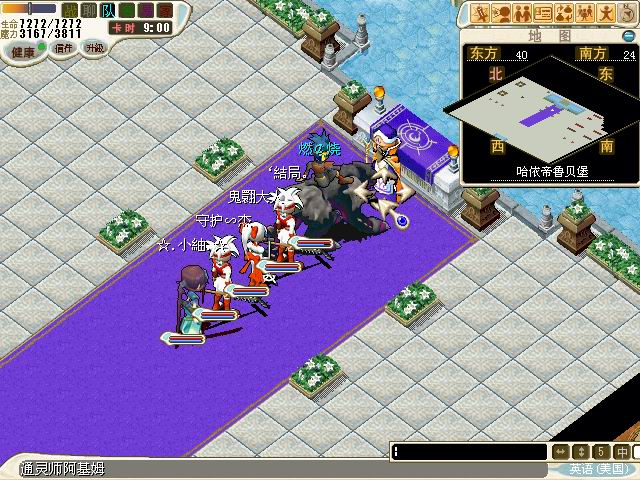This screenshot has width=640, height=480.
Task: Click the 升級 level-up button
Action: (x=95, y=48)
